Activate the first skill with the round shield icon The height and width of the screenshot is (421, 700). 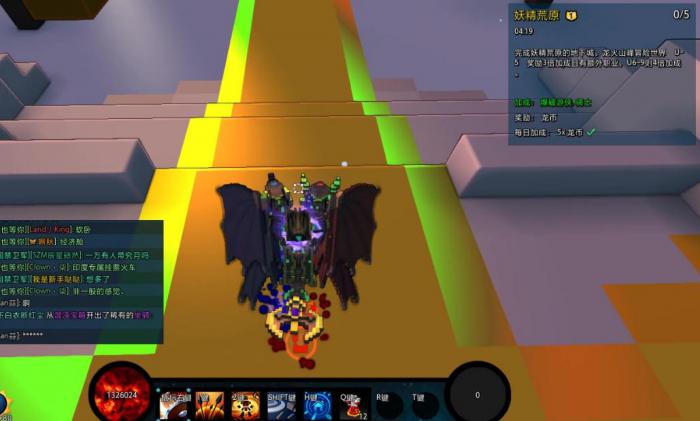(173, 402)
